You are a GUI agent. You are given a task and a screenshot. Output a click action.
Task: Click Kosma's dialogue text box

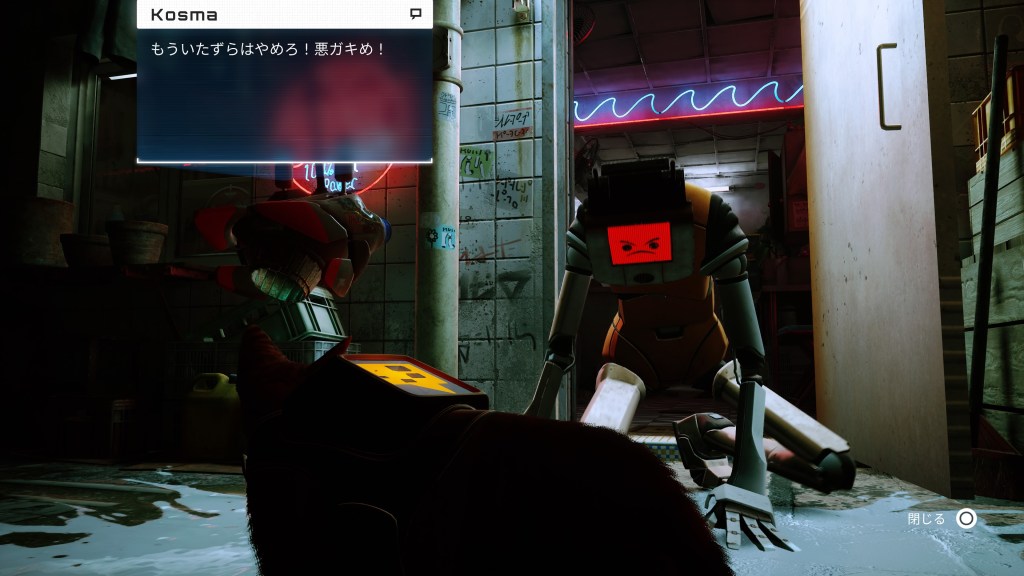click(x=285, y=94)
